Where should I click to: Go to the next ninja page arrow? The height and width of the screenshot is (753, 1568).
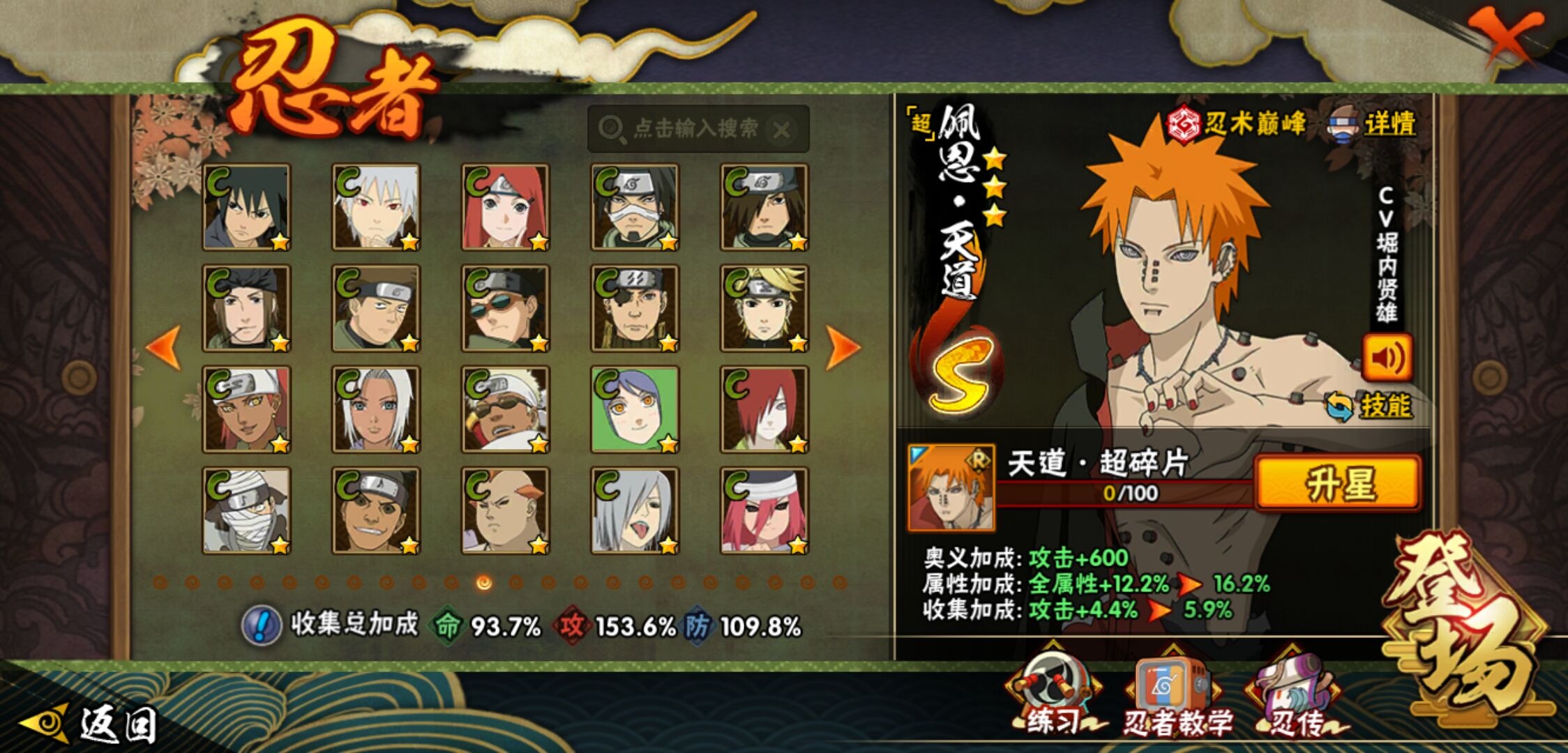(x=843, y=347)
